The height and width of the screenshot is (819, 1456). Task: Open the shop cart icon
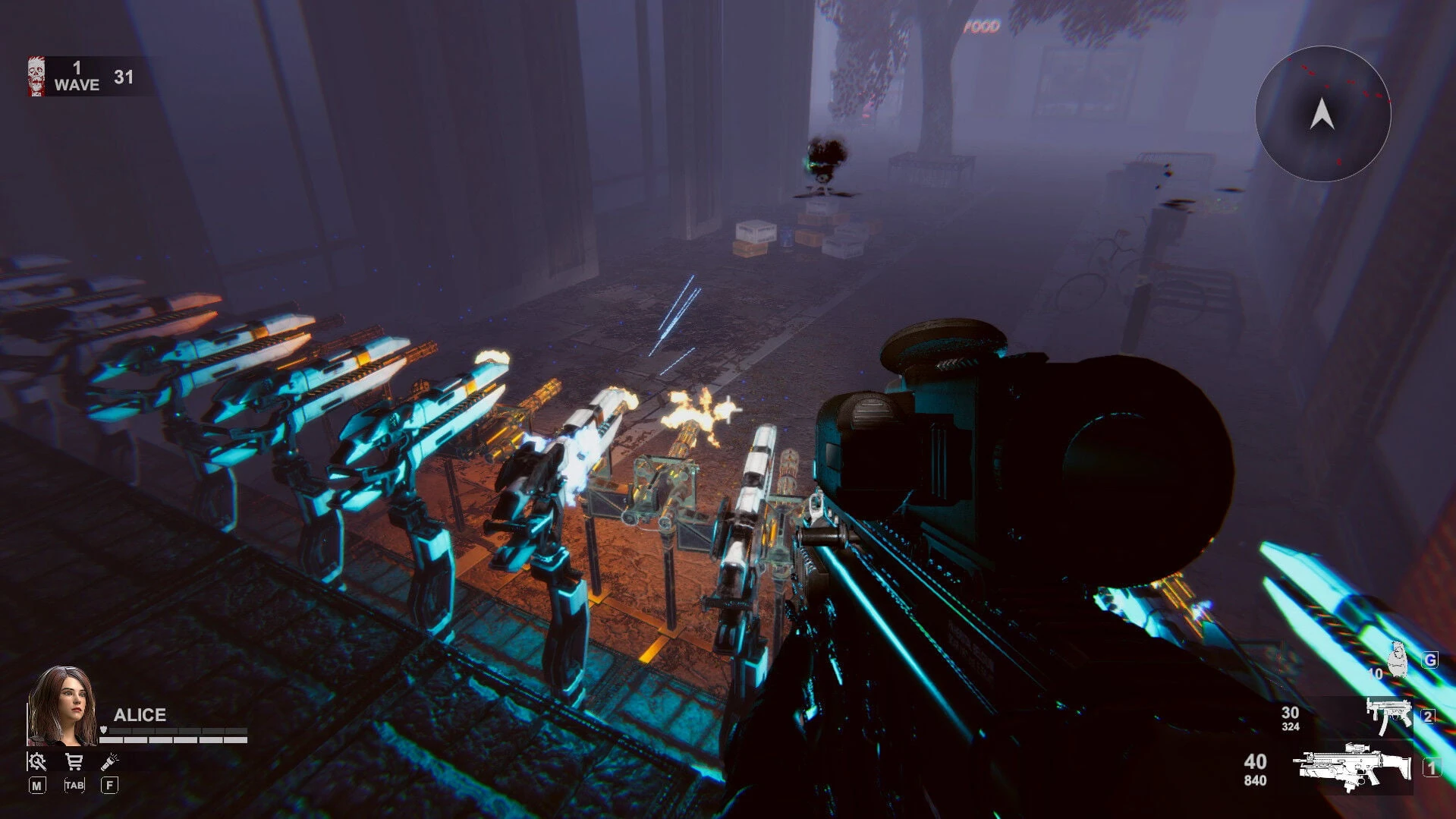coord(74,763)
